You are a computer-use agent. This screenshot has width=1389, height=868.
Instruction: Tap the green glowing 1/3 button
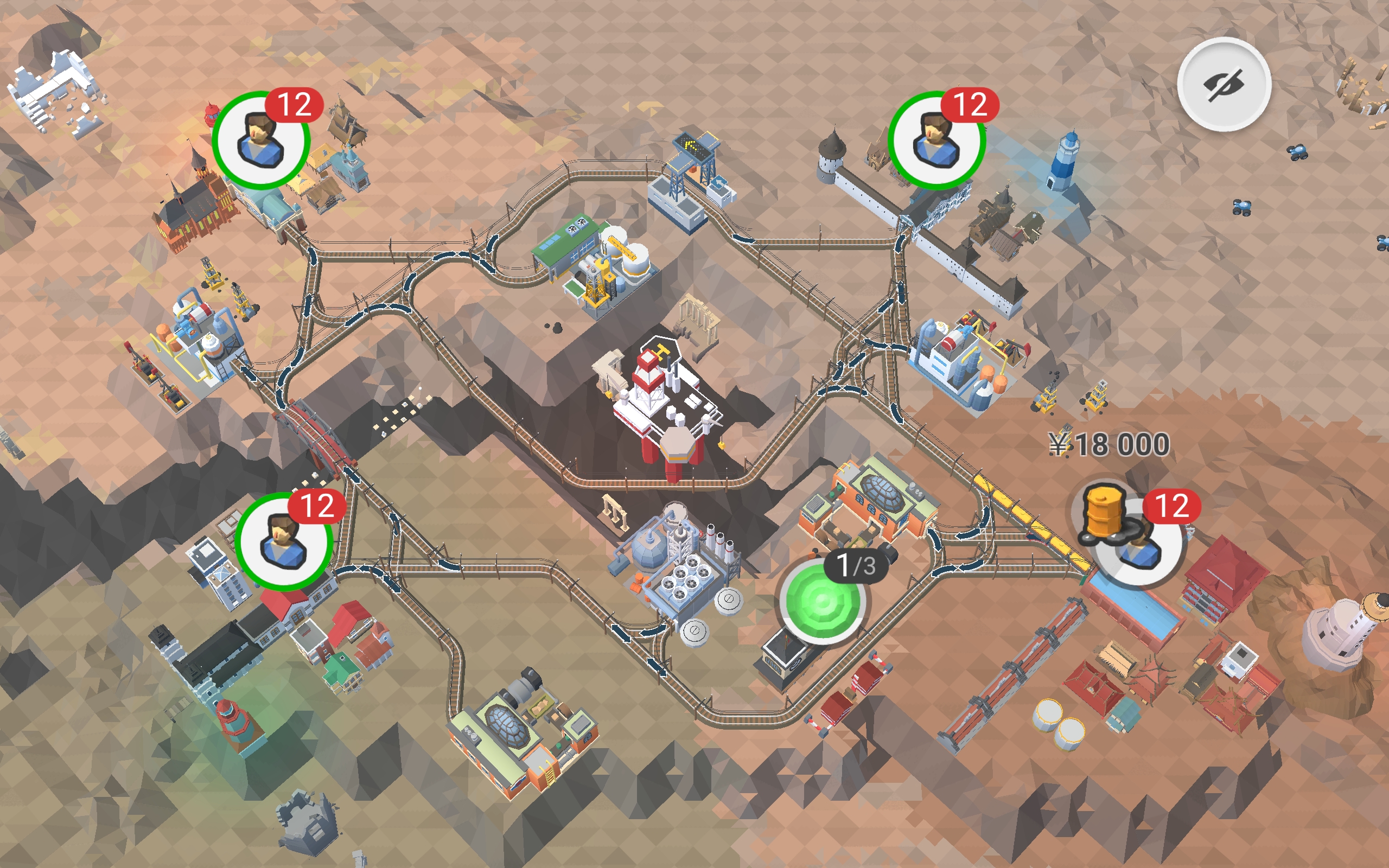pyautogui.click(x=822, y=601)
